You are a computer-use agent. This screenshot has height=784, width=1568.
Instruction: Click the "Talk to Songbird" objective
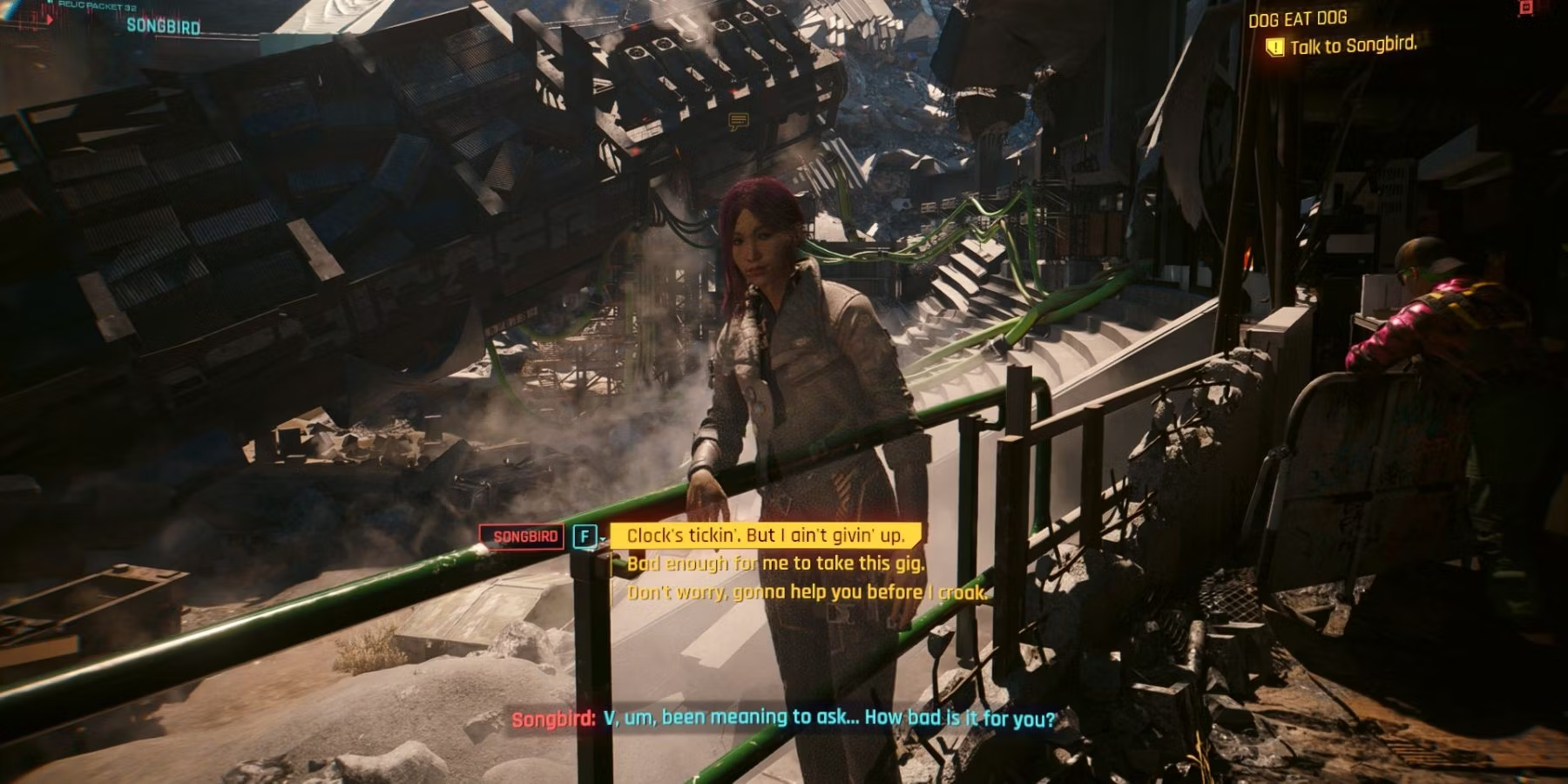click(x=1352, y=45)
